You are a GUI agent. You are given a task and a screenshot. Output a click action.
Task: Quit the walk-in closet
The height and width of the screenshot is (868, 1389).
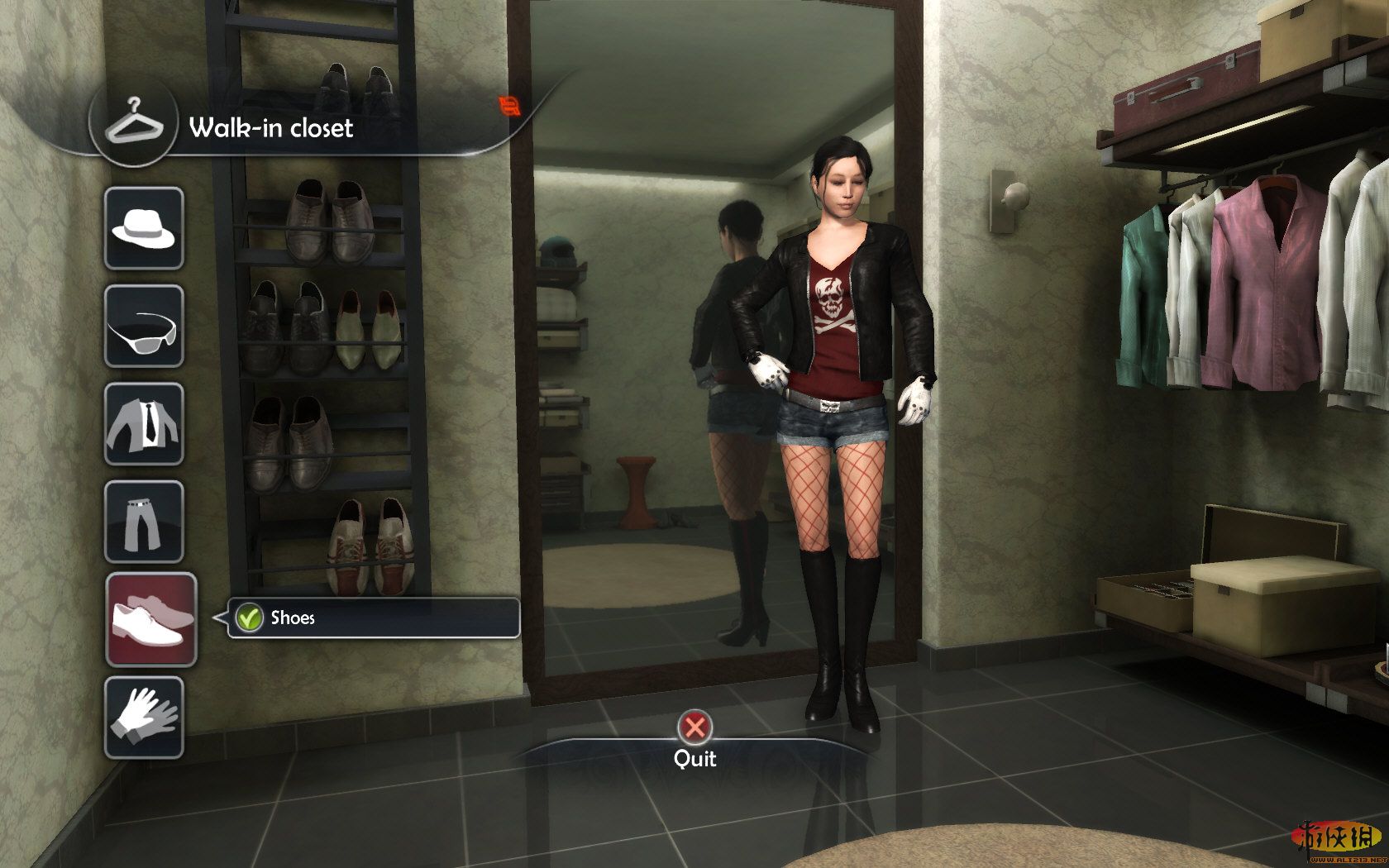tap(694, 728)
